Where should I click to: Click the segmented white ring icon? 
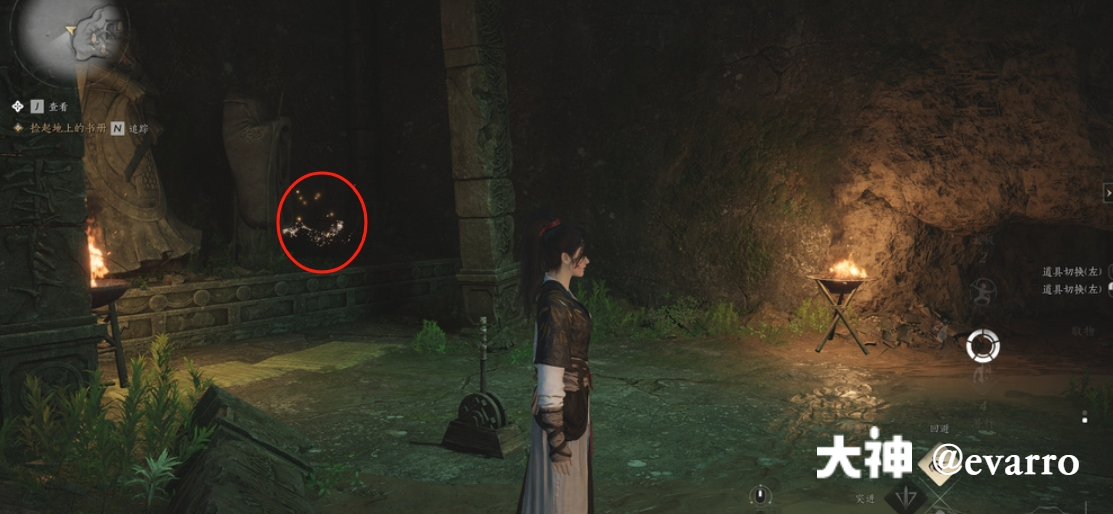pyautogui.click(x=983, y=347)
